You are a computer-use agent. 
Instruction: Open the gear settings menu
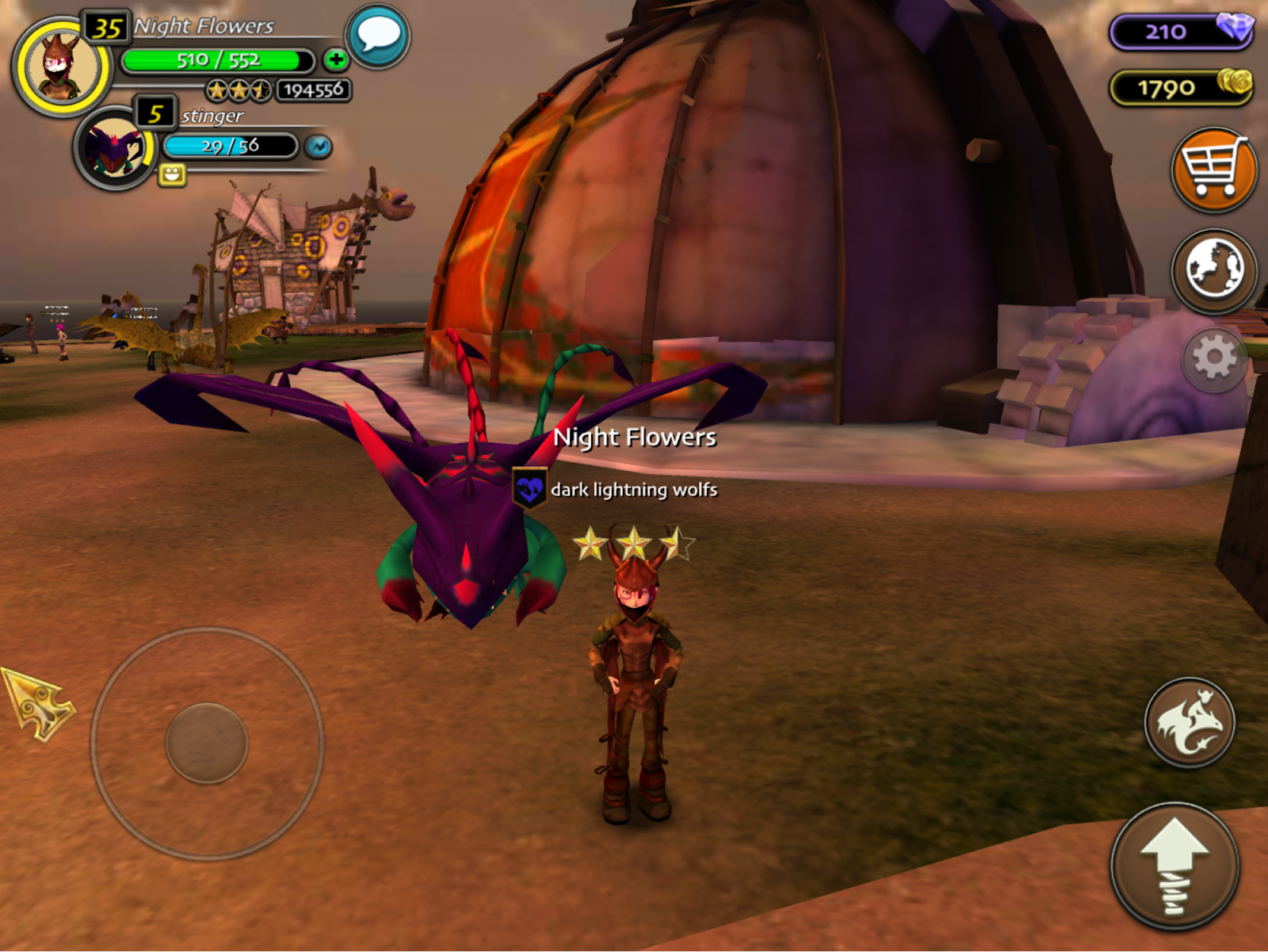click(x=1214, y=359)
